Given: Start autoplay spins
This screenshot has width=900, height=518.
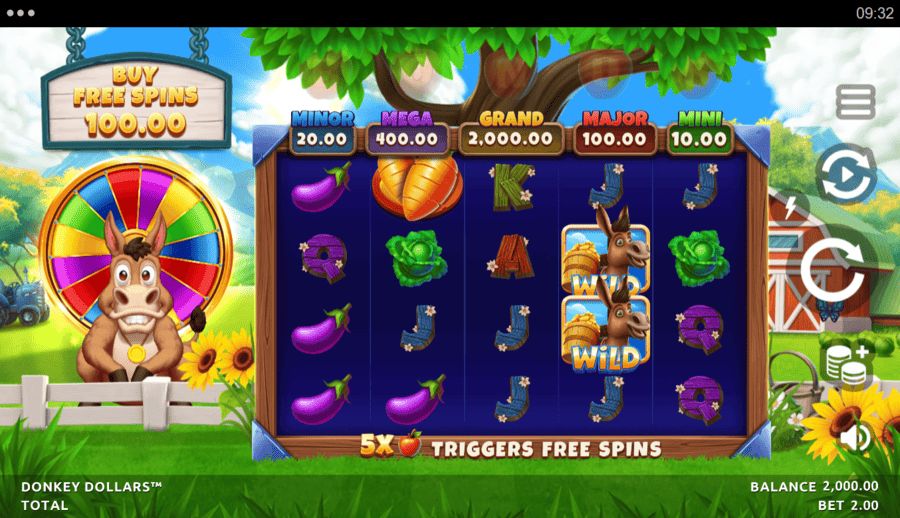Looking at the screenshot, I should pyautogui.click(x=845, y=175).
